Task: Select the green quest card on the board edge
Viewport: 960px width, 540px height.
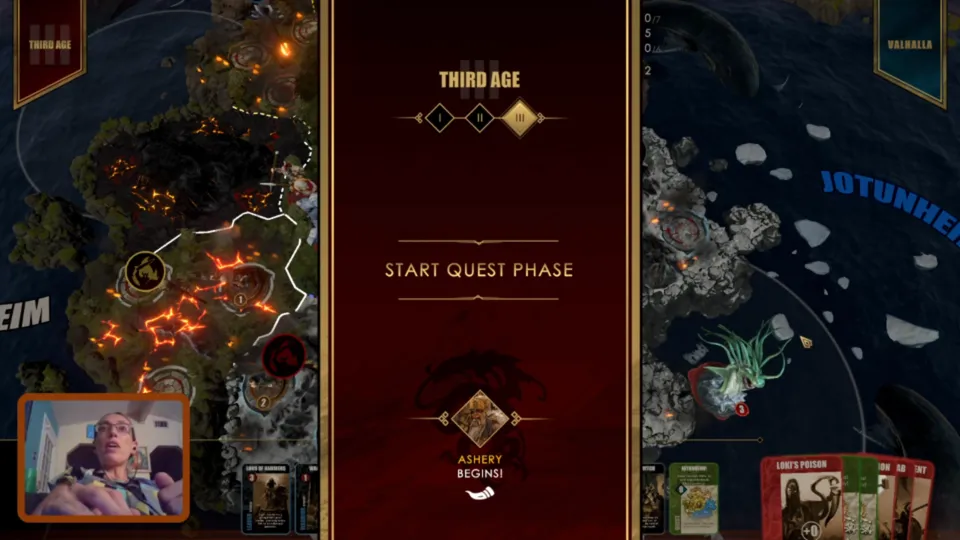Action: tap(693, 497)
